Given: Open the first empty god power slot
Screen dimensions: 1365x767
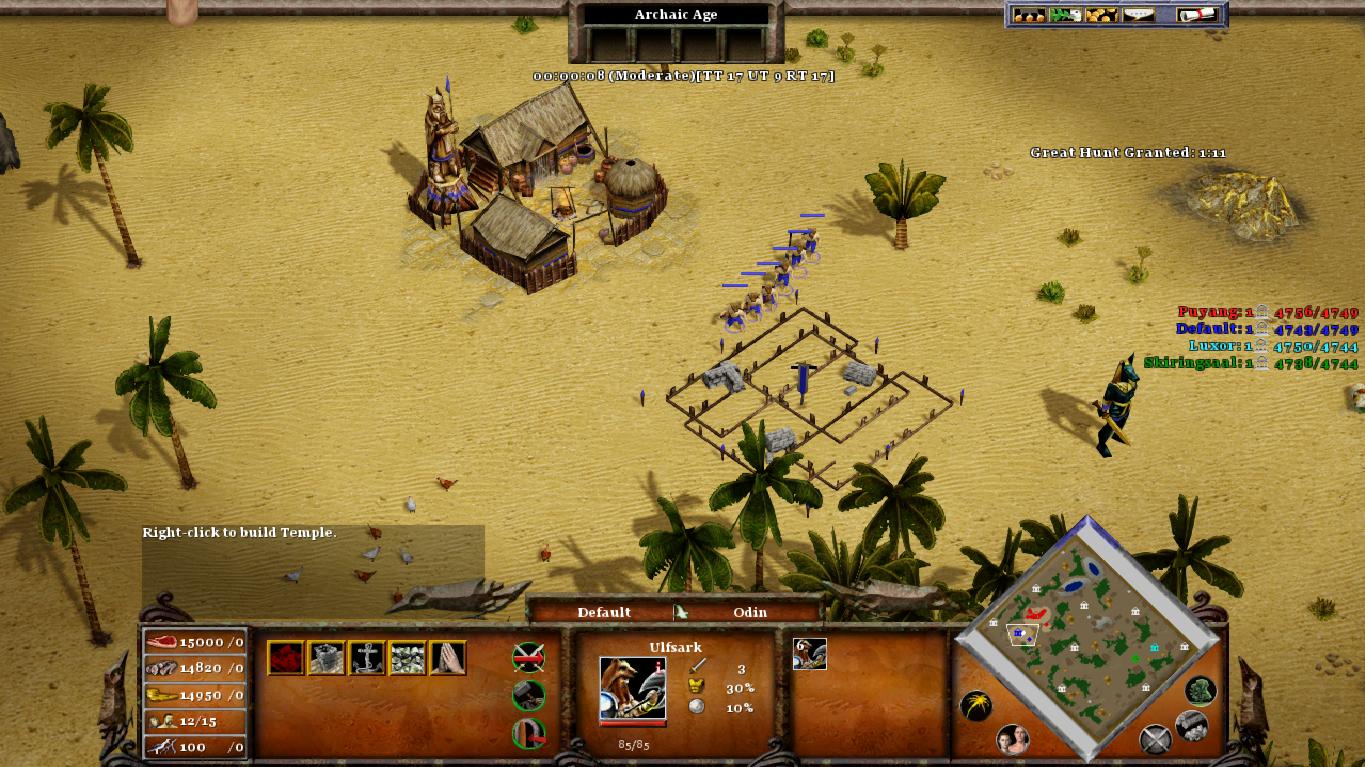Looking at the screenshot, I should tap(610, 44).
